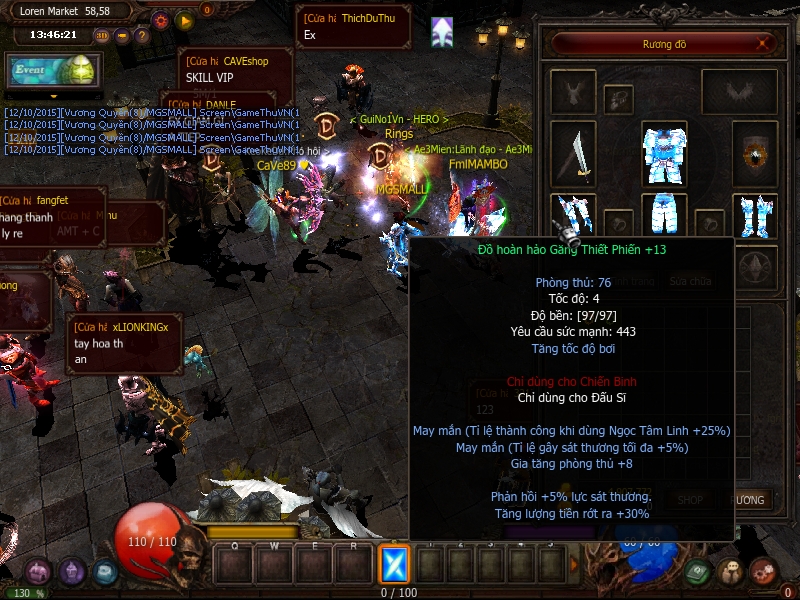
Task: Open the Event egg banner
Action: pos(53,71)
